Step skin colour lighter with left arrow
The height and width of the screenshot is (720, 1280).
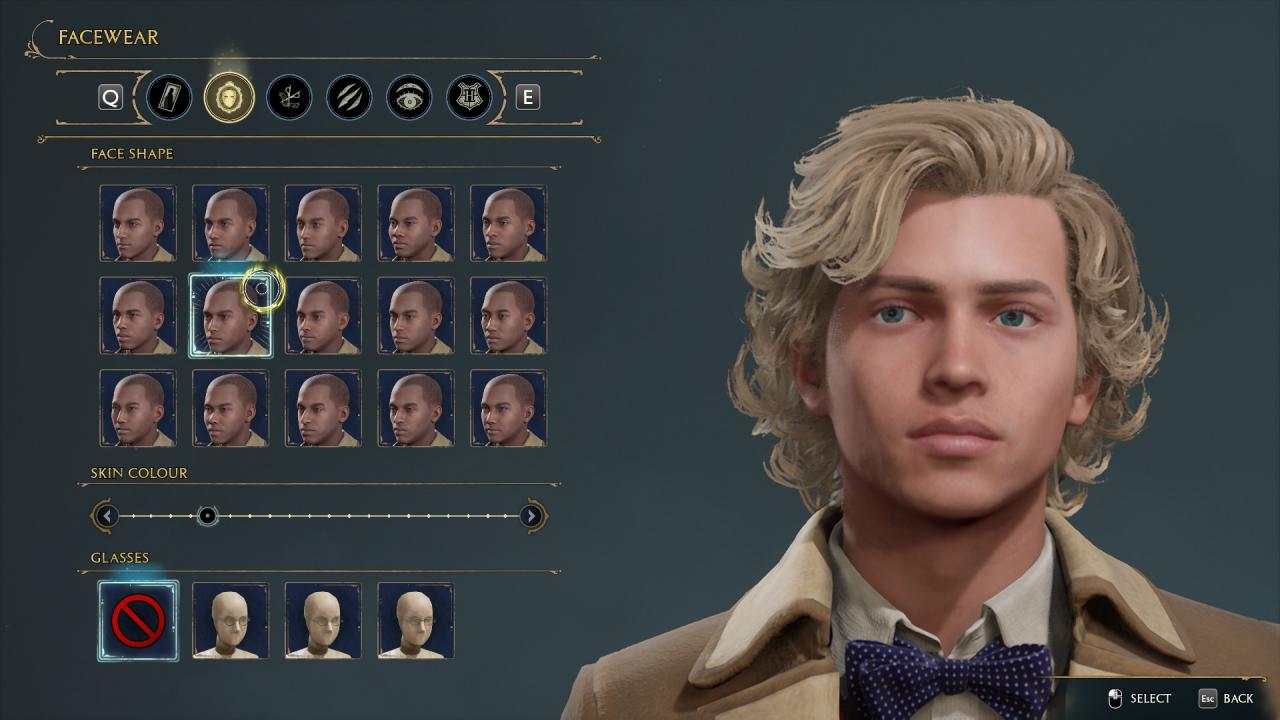[107, 516]
